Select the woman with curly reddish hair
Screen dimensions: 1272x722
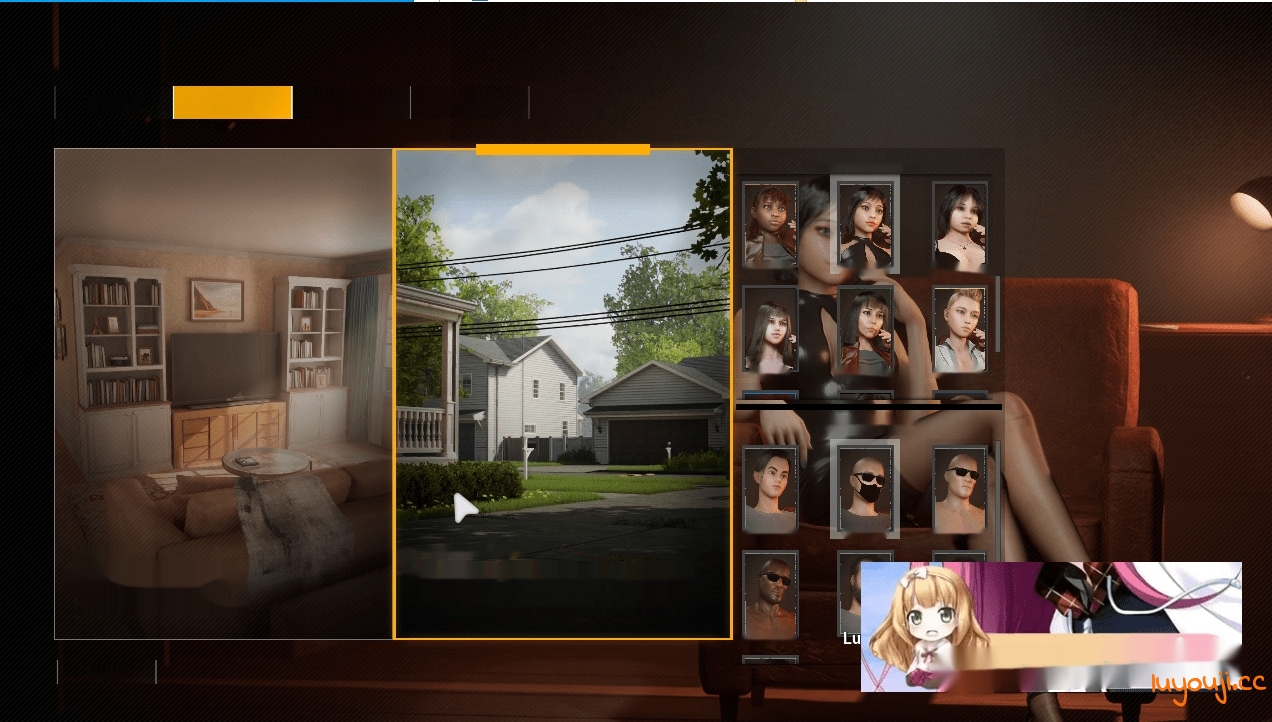770,224
